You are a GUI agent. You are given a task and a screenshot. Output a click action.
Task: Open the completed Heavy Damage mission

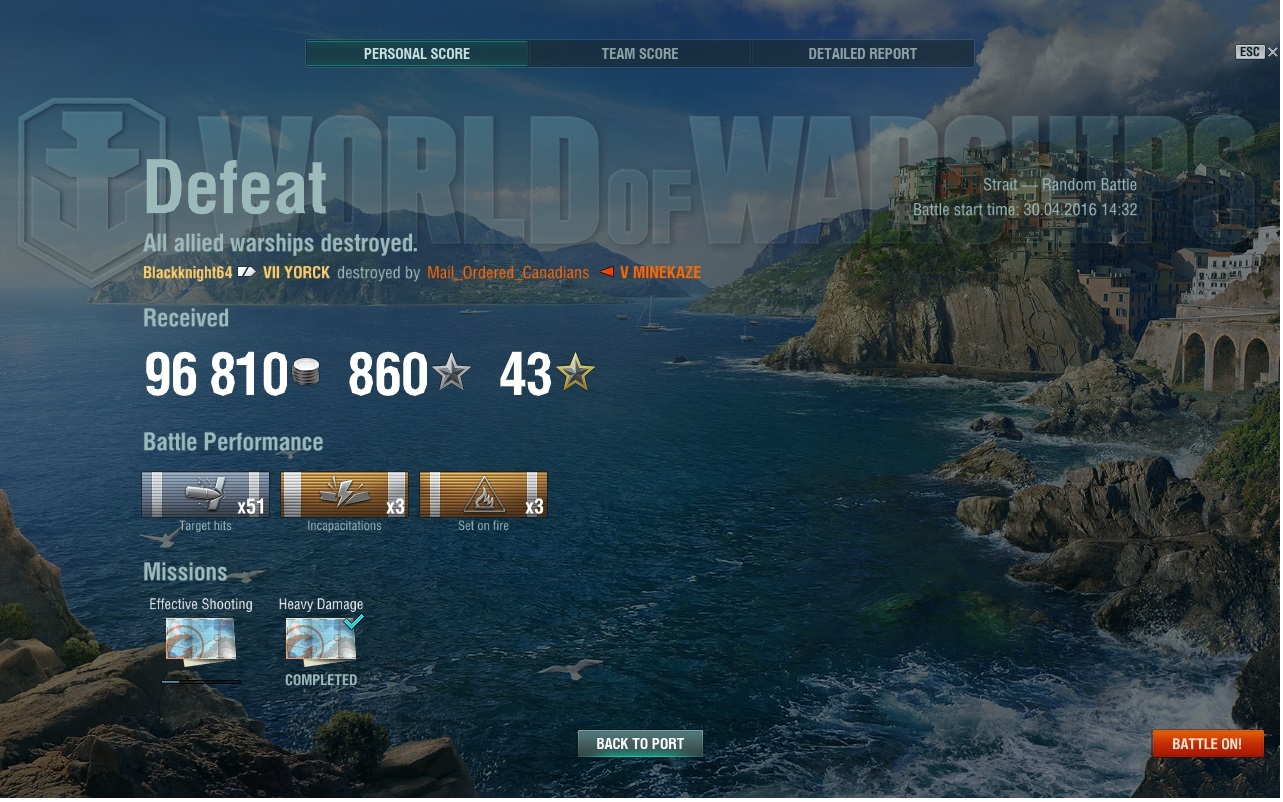coord(320,640)
